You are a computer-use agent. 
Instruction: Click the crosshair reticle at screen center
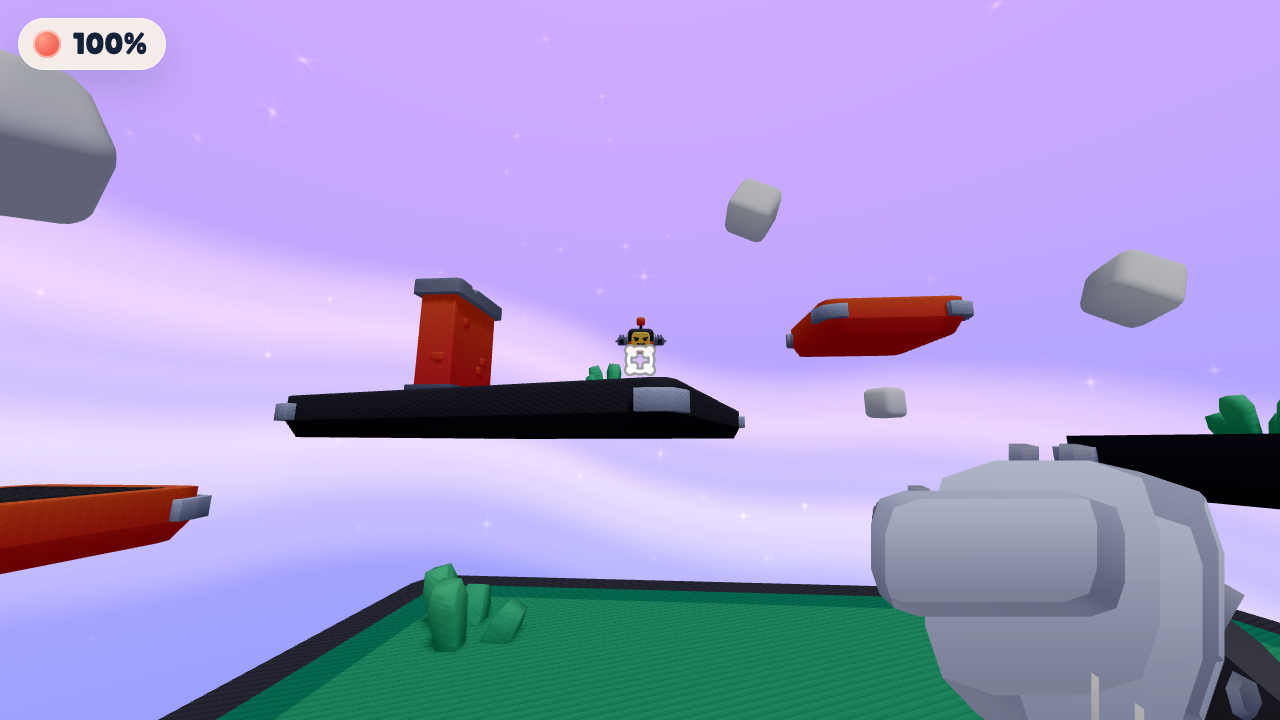click(639, 360)
